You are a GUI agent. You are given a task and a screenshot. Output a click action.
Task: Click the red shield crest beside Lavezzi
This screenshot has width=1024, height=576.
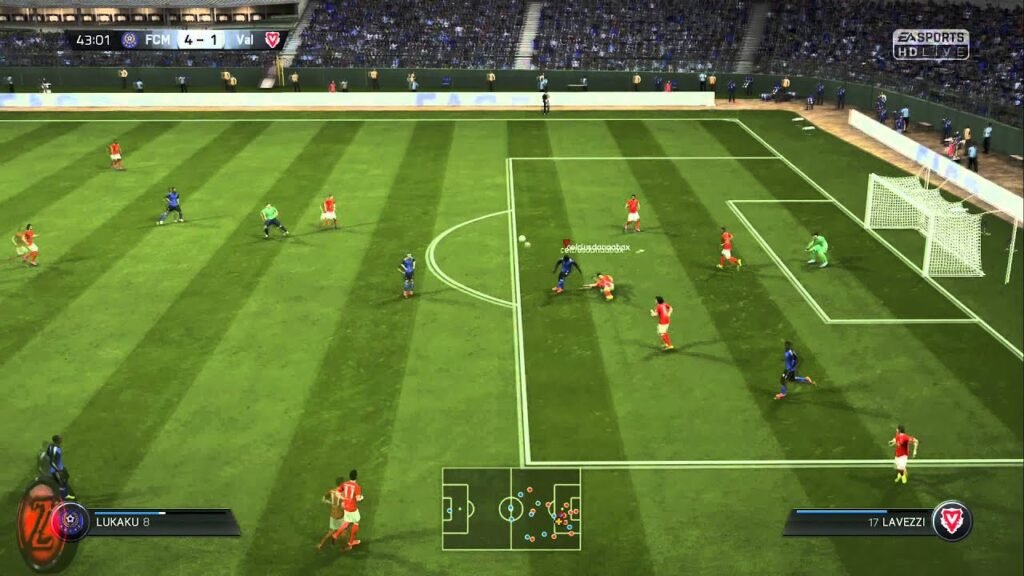pos(951,520)
